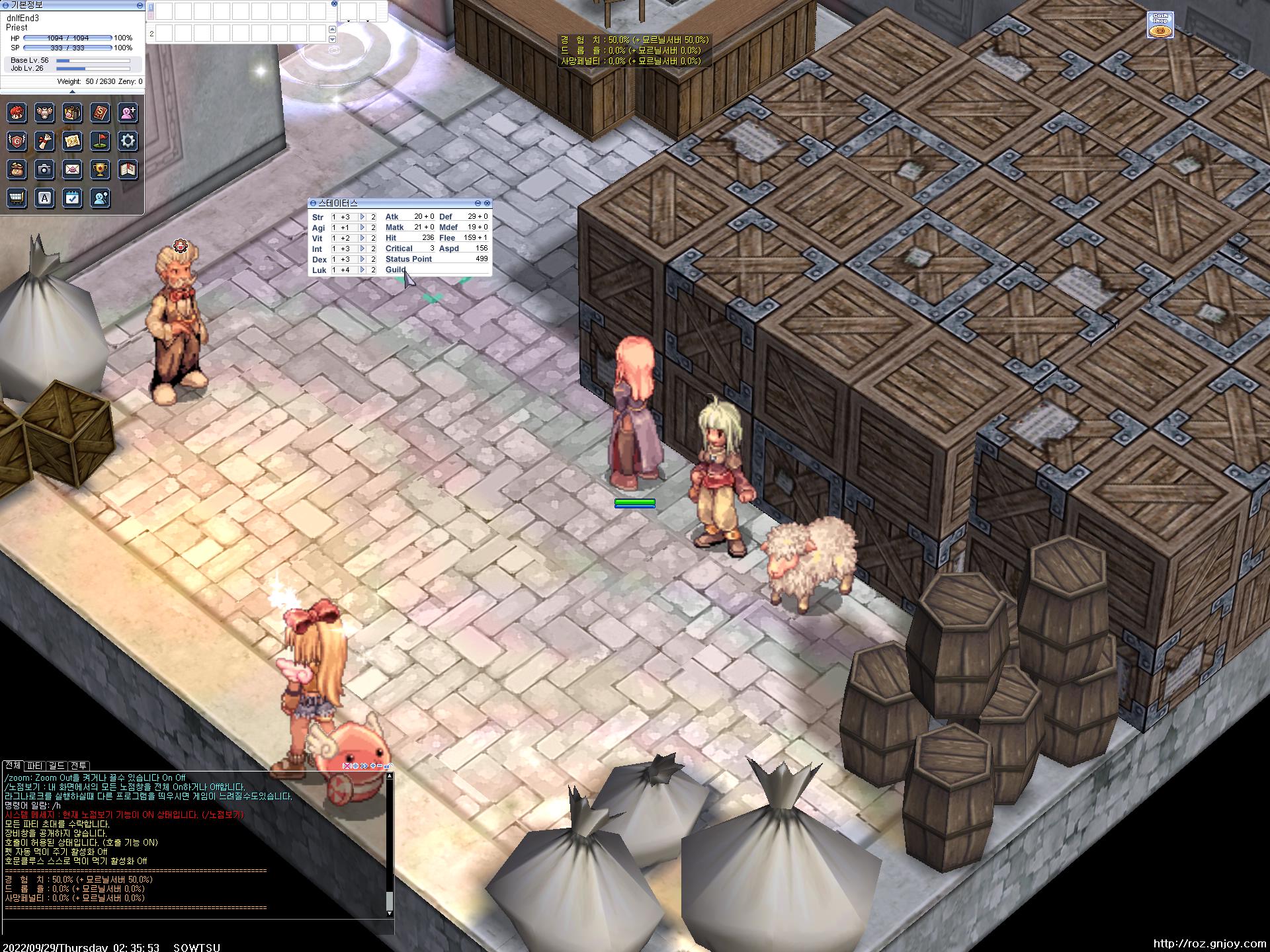This screenshot has height=952, width=1270.
Task: Open the camera screenshot icon
Action: 44,169
